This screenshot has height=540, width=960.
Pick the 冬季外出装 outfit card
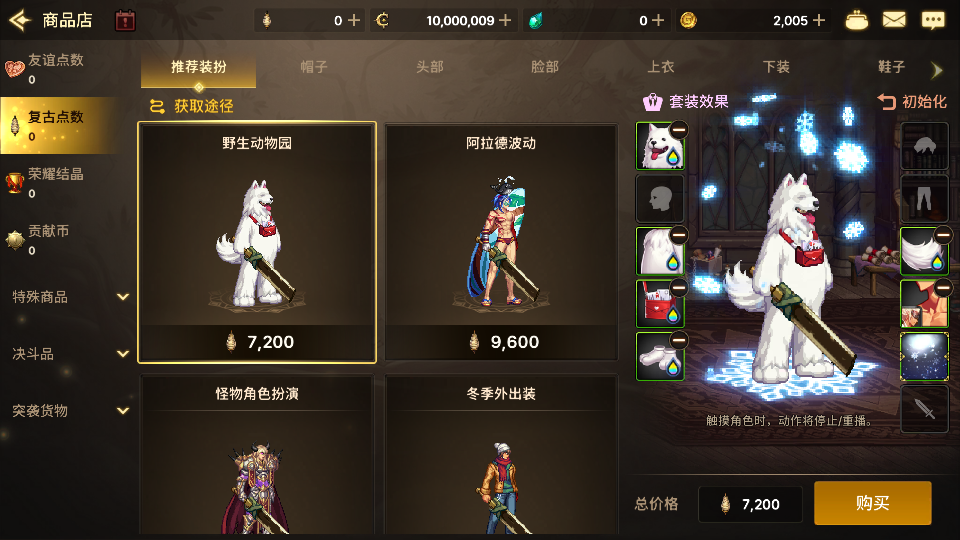(501, 455)
